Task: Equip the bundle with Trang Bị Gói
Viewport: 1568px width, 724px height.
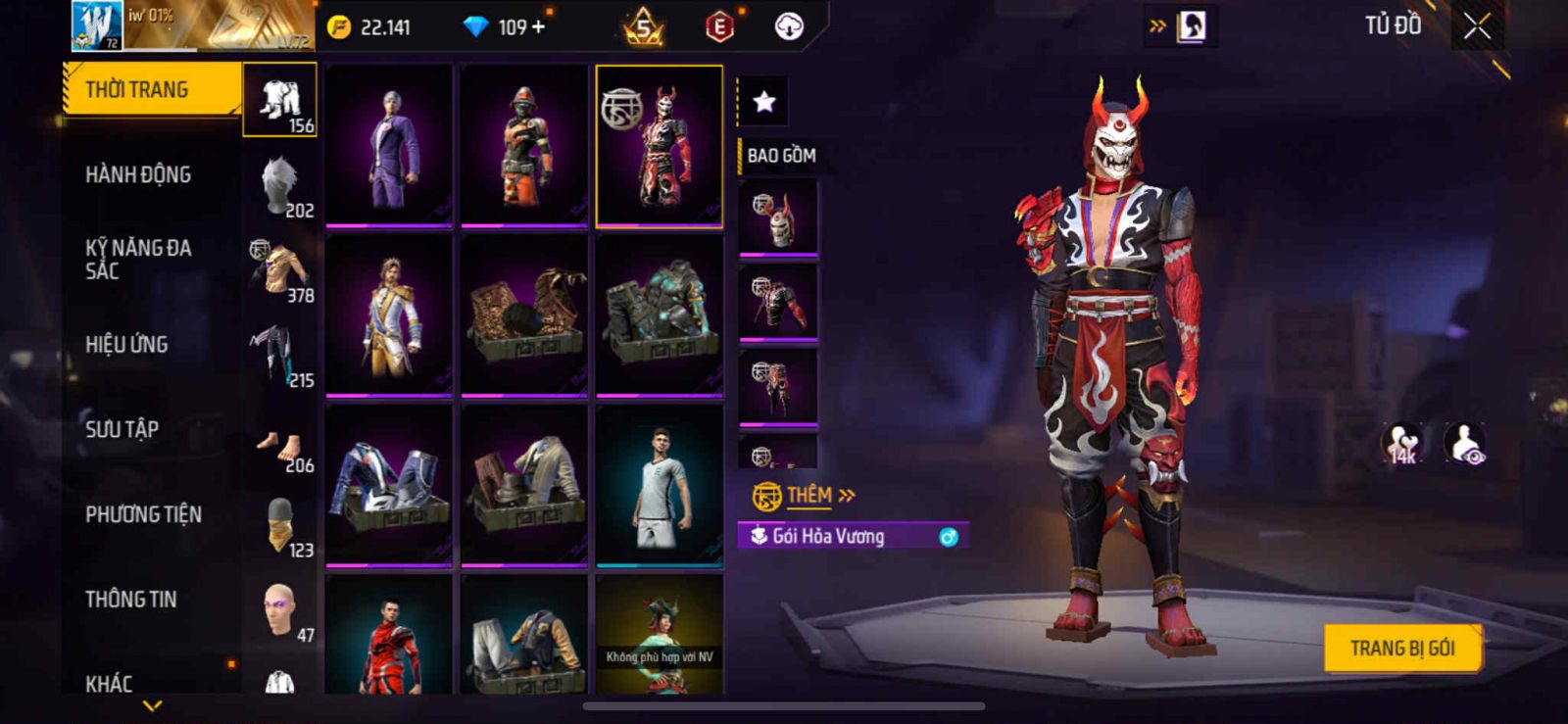Action: (x=1401, y=648)
